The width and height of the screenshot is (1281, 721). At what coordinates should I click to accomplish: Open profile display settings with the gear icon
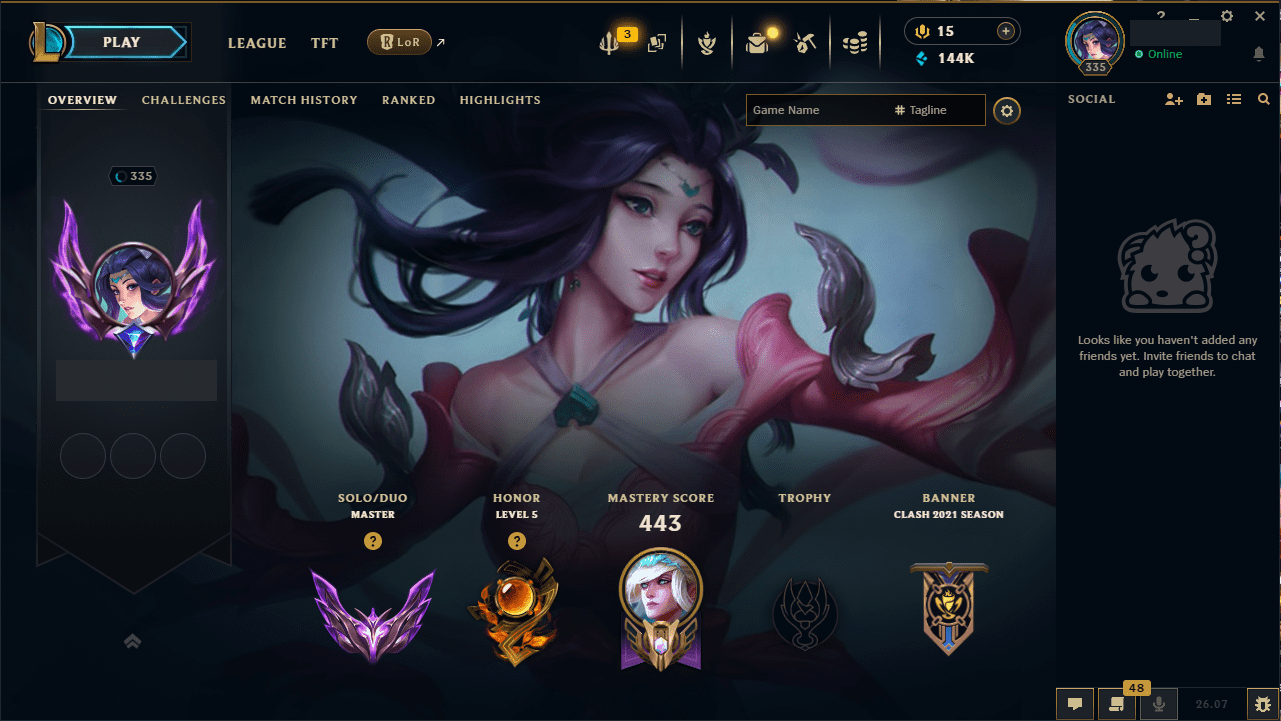click(1006, 110)
